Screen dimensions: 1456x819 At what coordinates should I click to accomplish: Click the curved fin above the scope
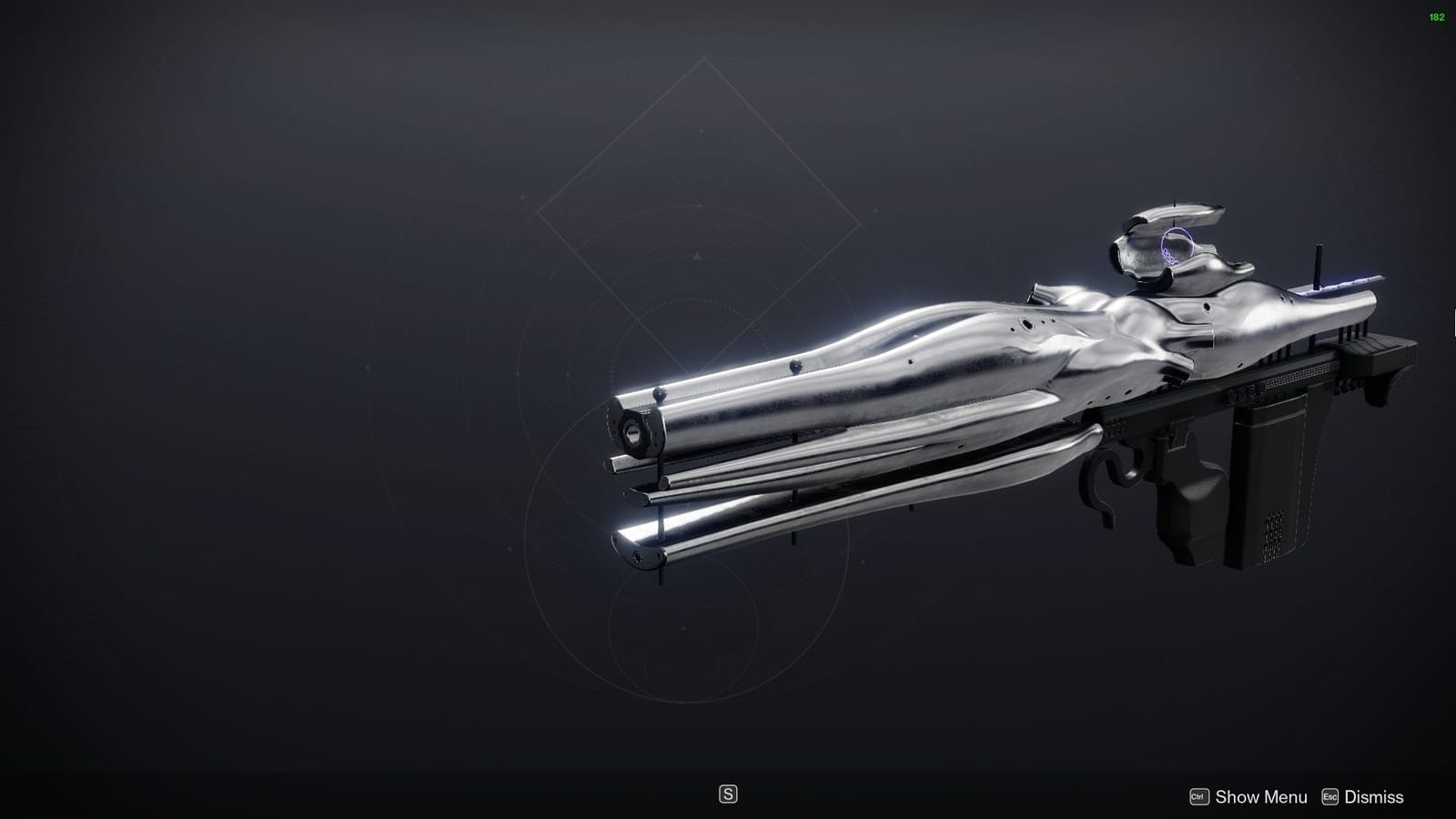pyautogui.click(x=1174, y=214)
